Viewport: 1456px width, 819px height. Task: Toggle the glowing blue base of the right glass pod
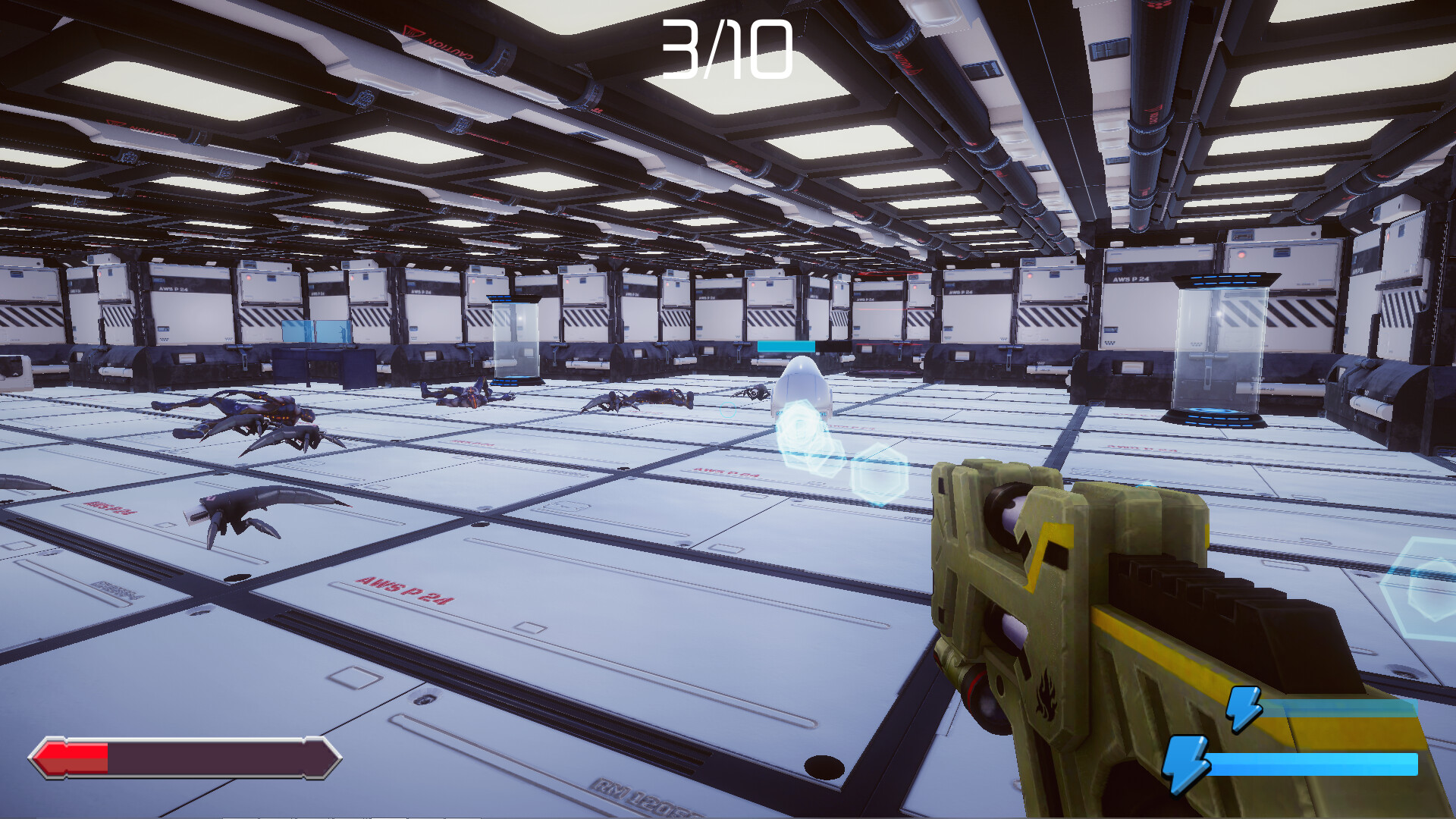coord(1216,418)
